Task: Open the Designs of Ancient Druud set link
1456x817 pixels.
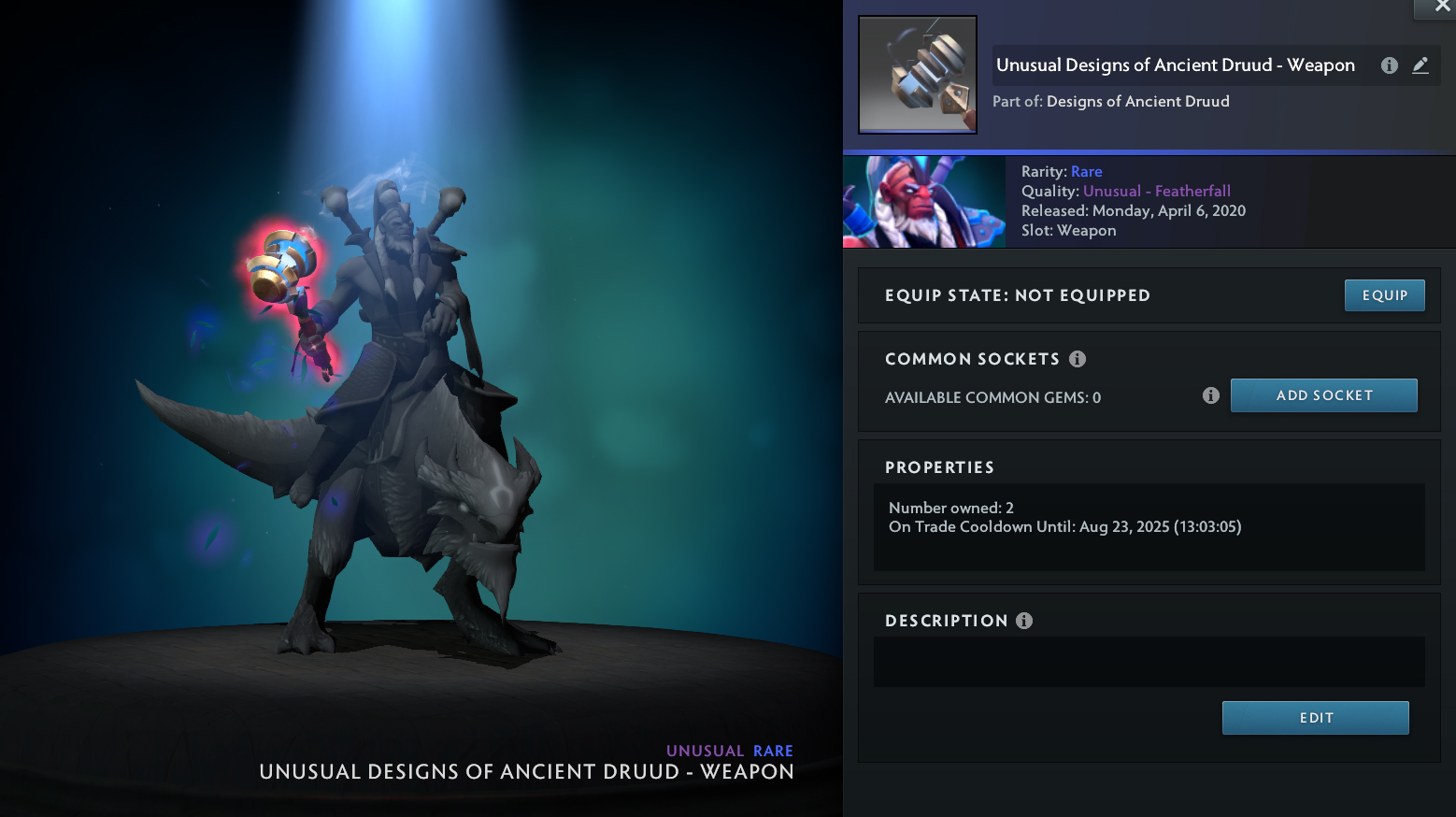Action: (x=1137, y=101)
